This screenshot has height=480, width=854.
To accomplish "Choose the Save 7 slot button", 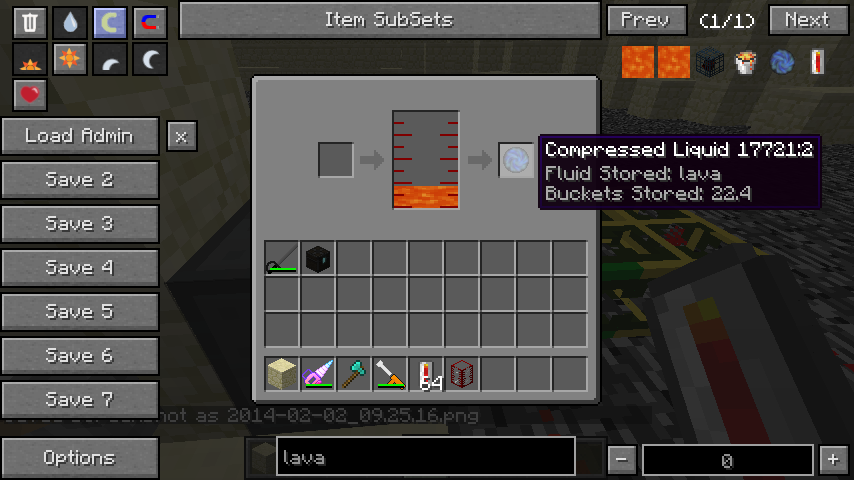I will click(80, 400).
